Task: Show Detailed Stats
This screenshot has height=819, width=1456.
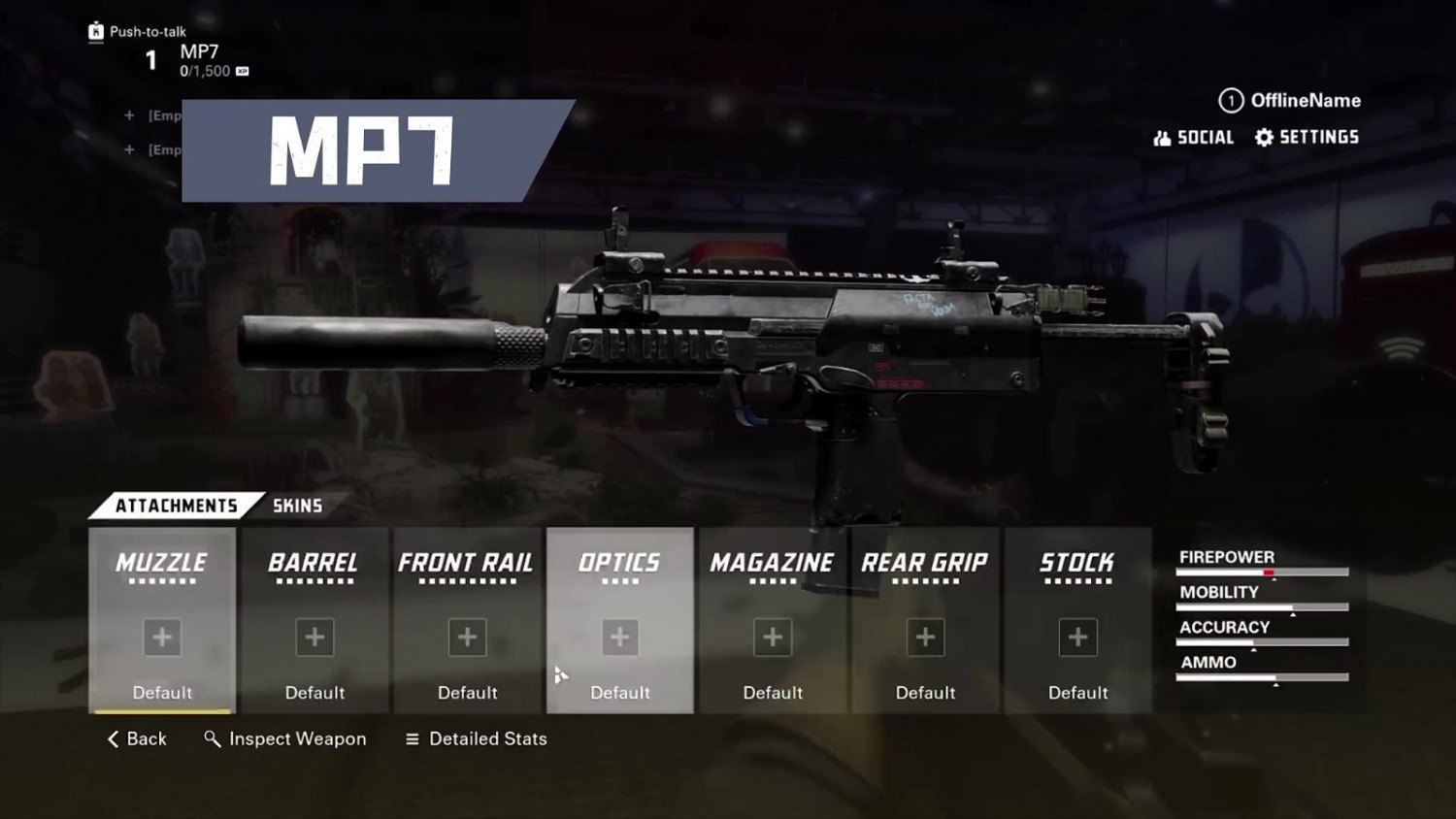Action: click(477, 739)
